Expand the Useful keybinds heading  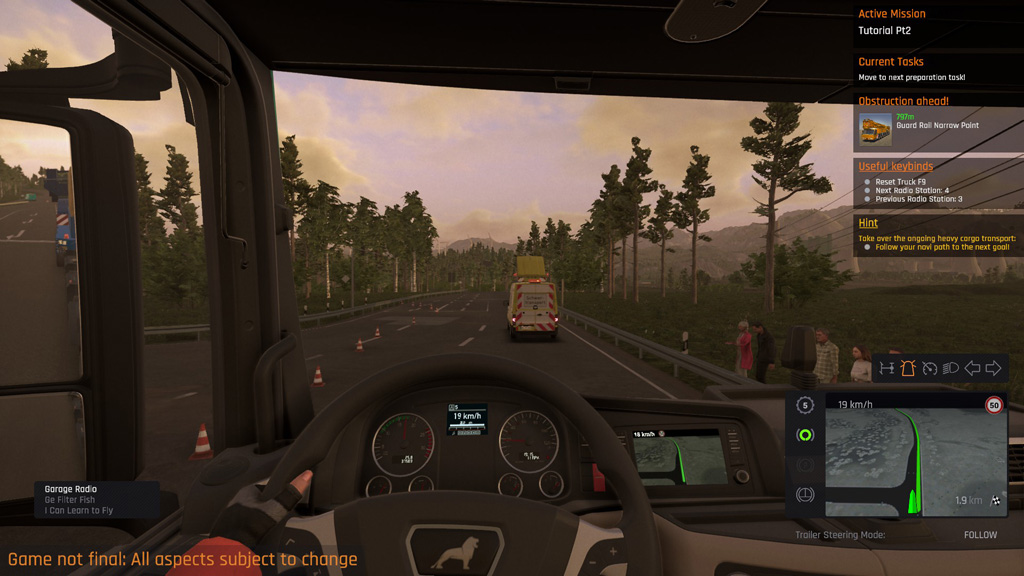(x=896, y=166)
